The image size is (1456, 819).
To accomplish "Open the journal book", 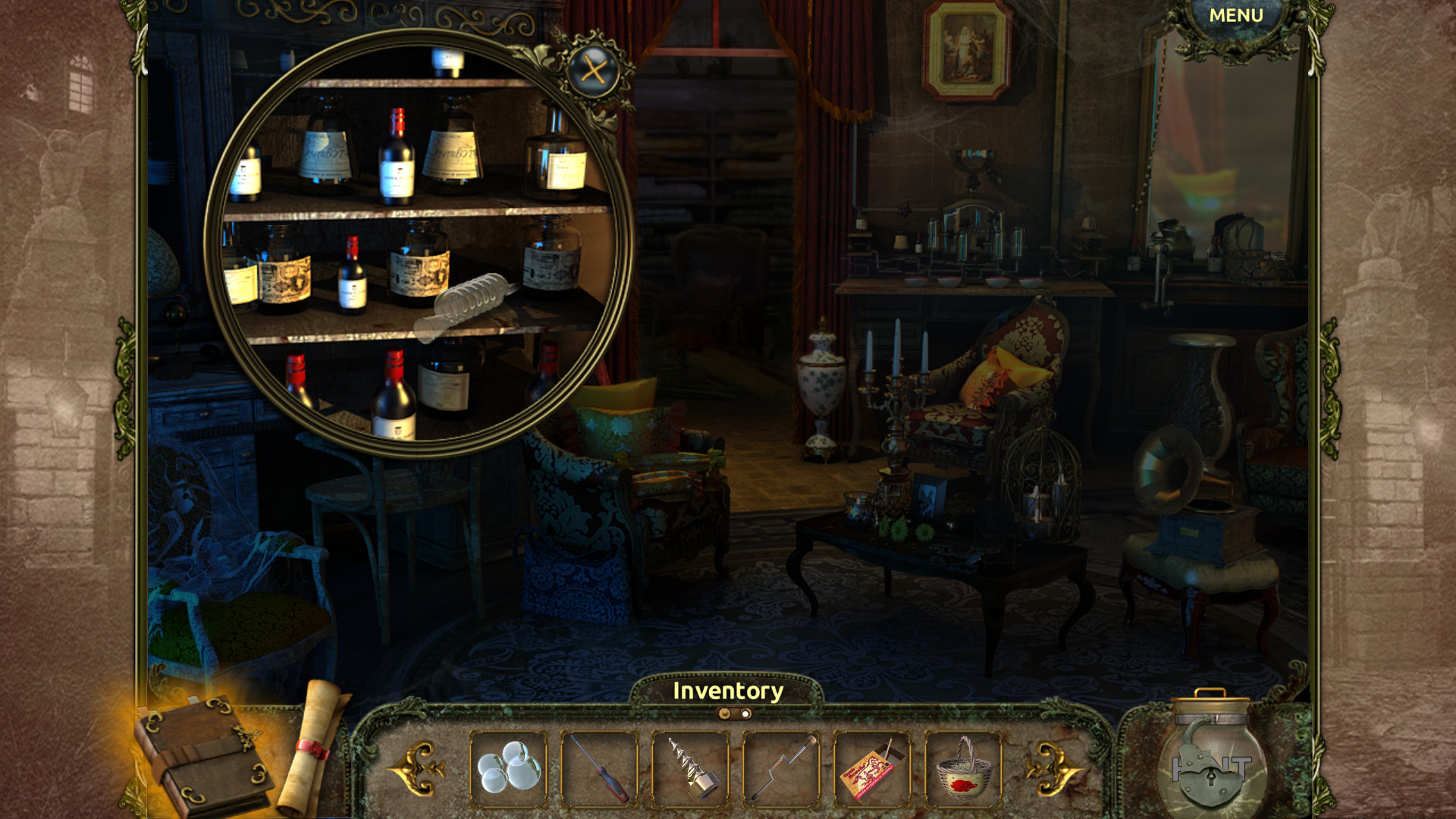I will [x=205, y=751].
